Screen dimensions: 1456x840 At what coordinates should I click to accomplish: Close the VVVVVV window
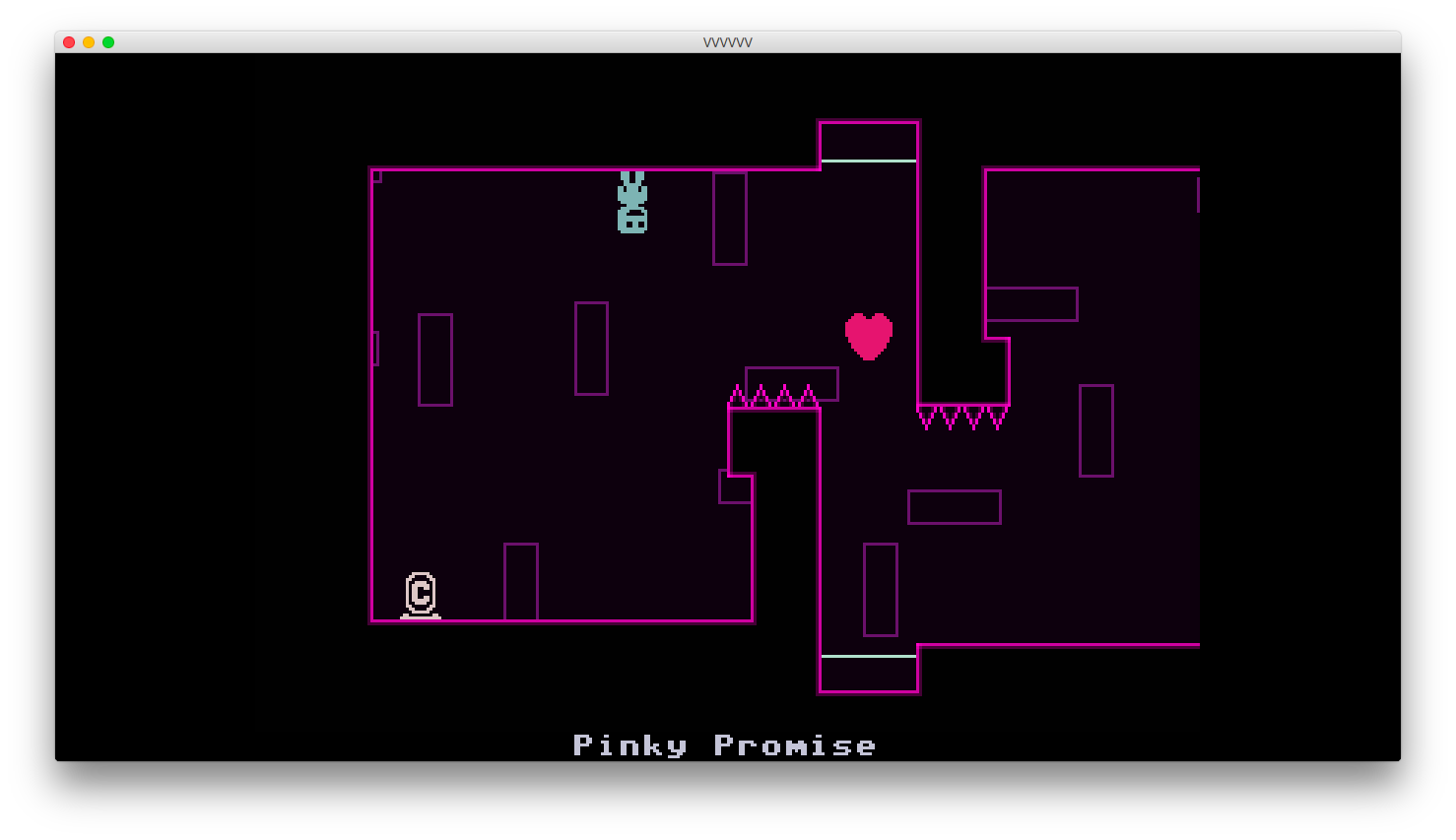click(x=69, y=42)
